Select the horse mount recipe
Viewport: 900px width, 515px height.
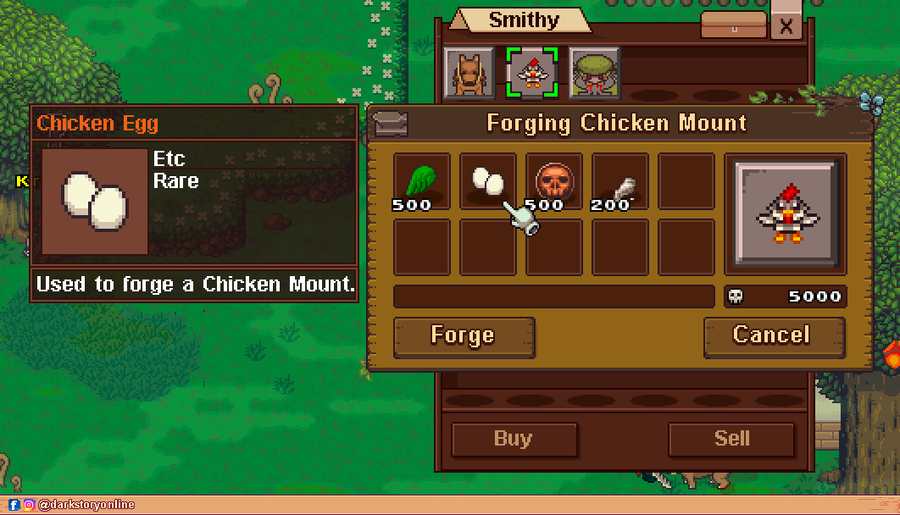(467, 71)
